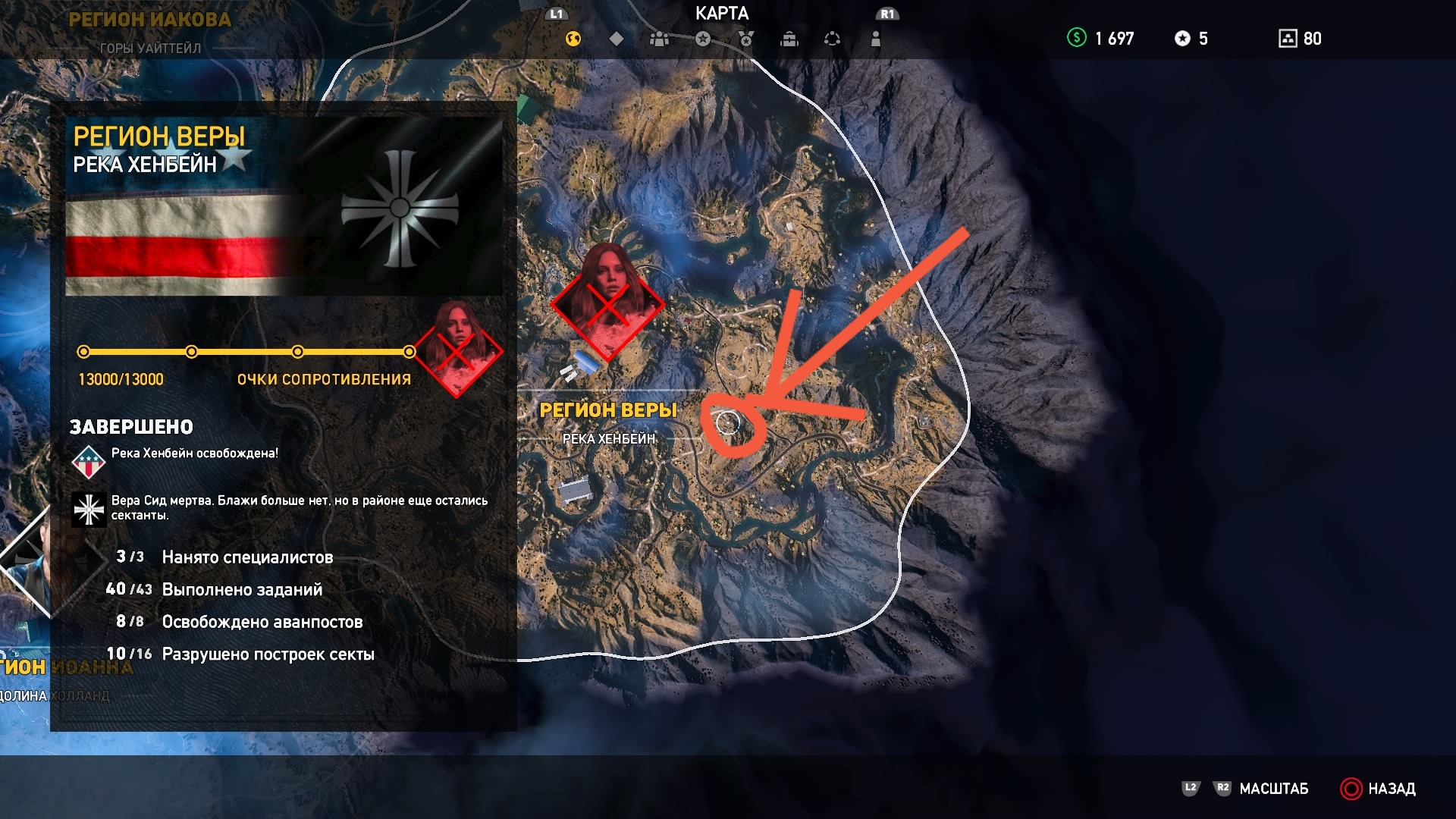Image resolution: width=1456 pixels, height=819 pixels.
Task: Open the three-people roster tab
Action: coord(660,39)
